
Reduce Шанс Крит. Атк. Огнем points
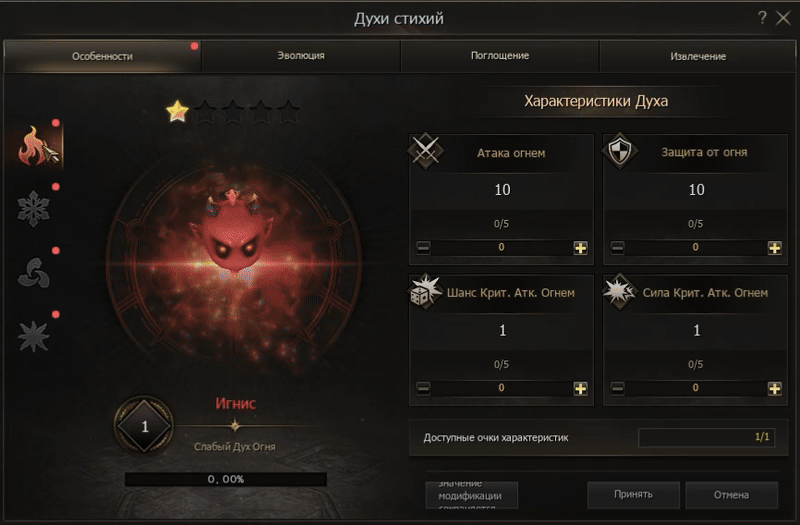point(423,388)
